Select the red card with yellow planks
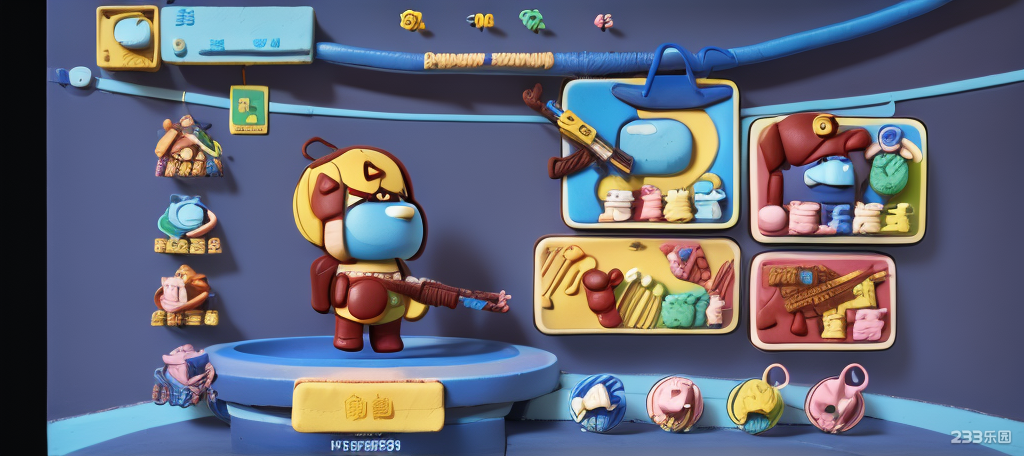The width and height of the screenshot is (1024, 456). 822,300
